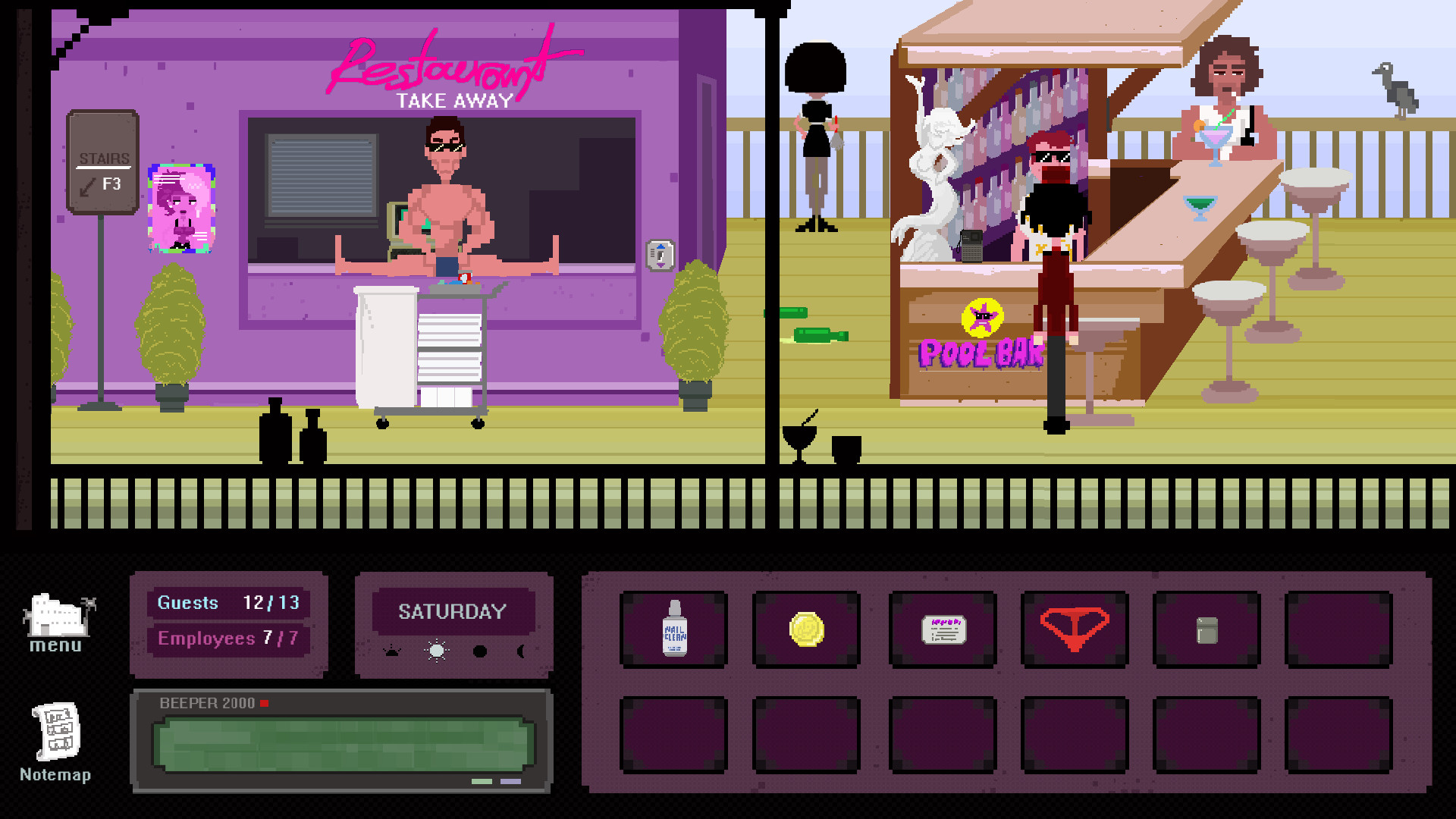
Task: Click the SATURDAY day display
Action: 453,611
